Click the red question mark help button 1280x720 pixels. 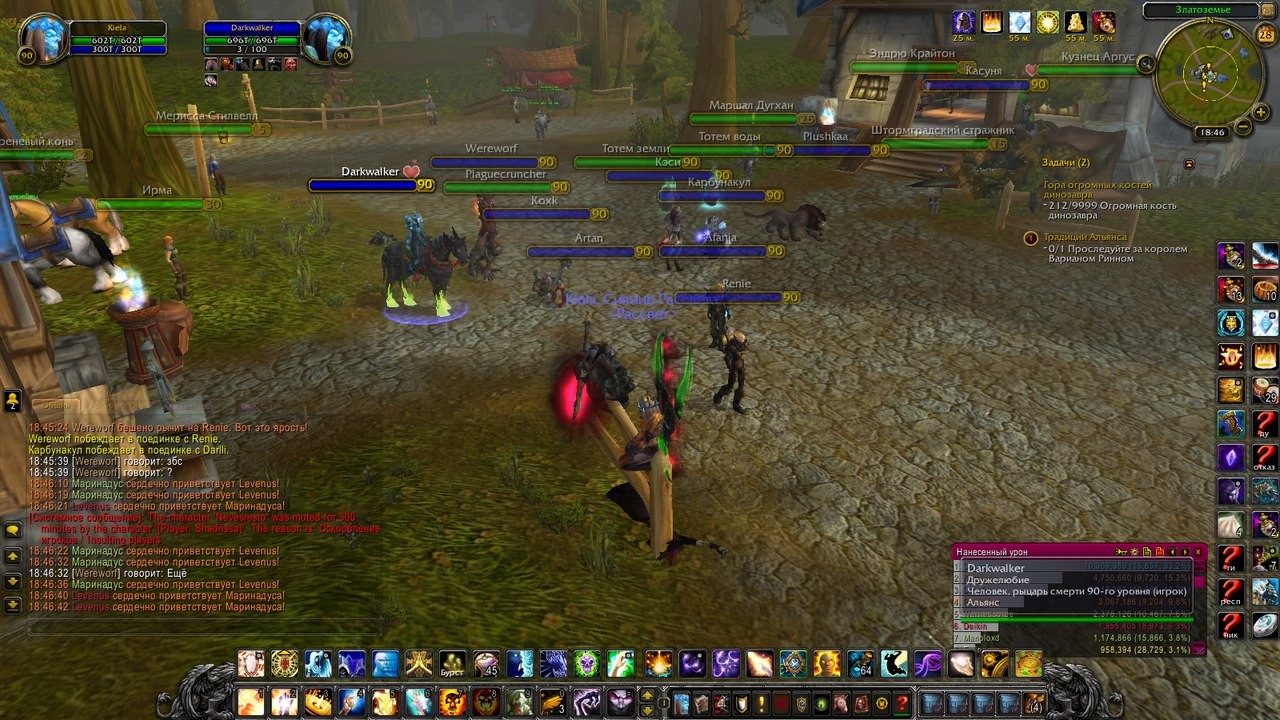901,703
